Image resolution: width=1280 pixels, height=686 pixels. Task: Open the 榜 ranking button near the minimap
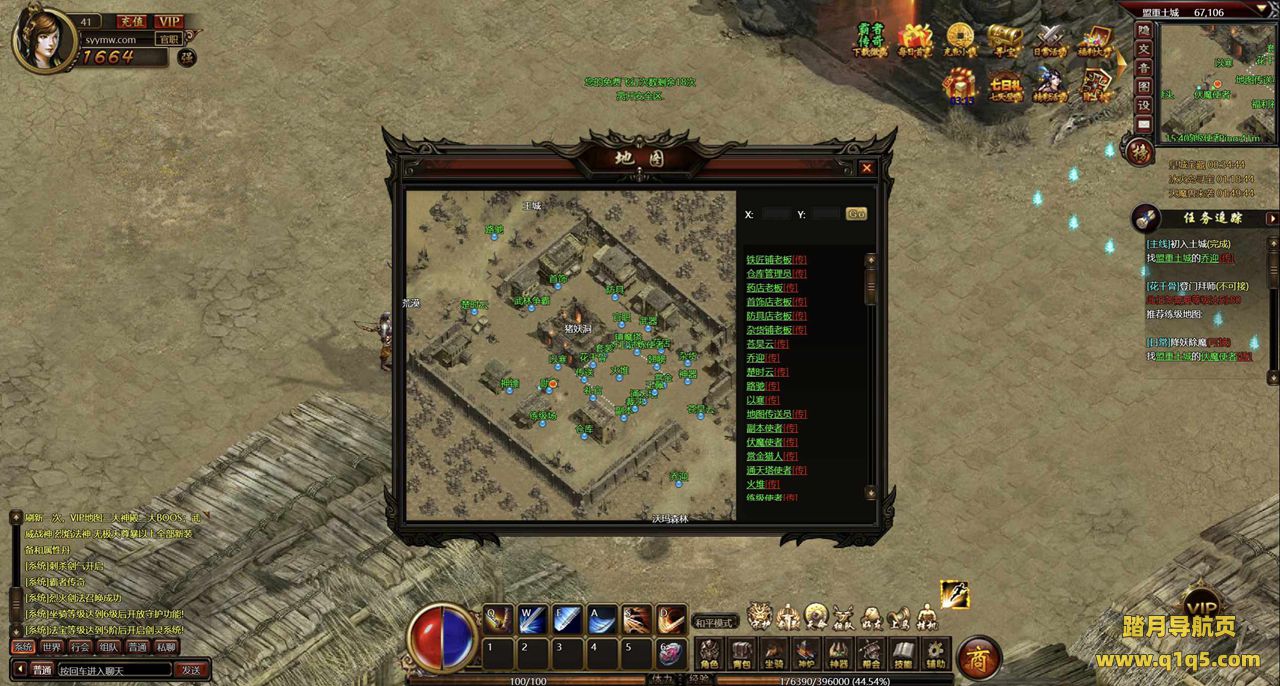coord(1140,152)
